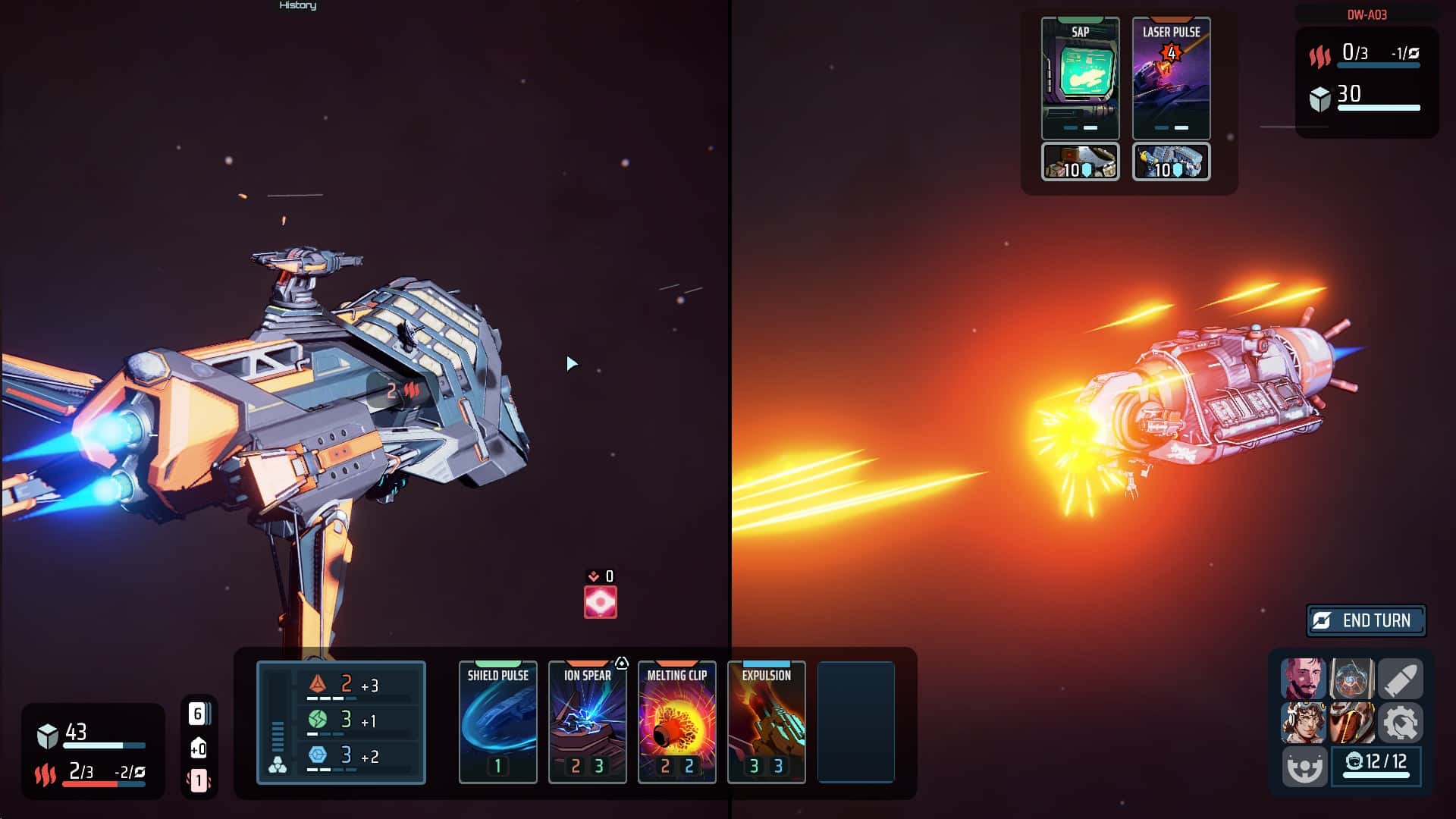The width and height of the screenshot is (1456, 819).
Task: Choose the Melting Clip card
Action: [x=676, y=721]
